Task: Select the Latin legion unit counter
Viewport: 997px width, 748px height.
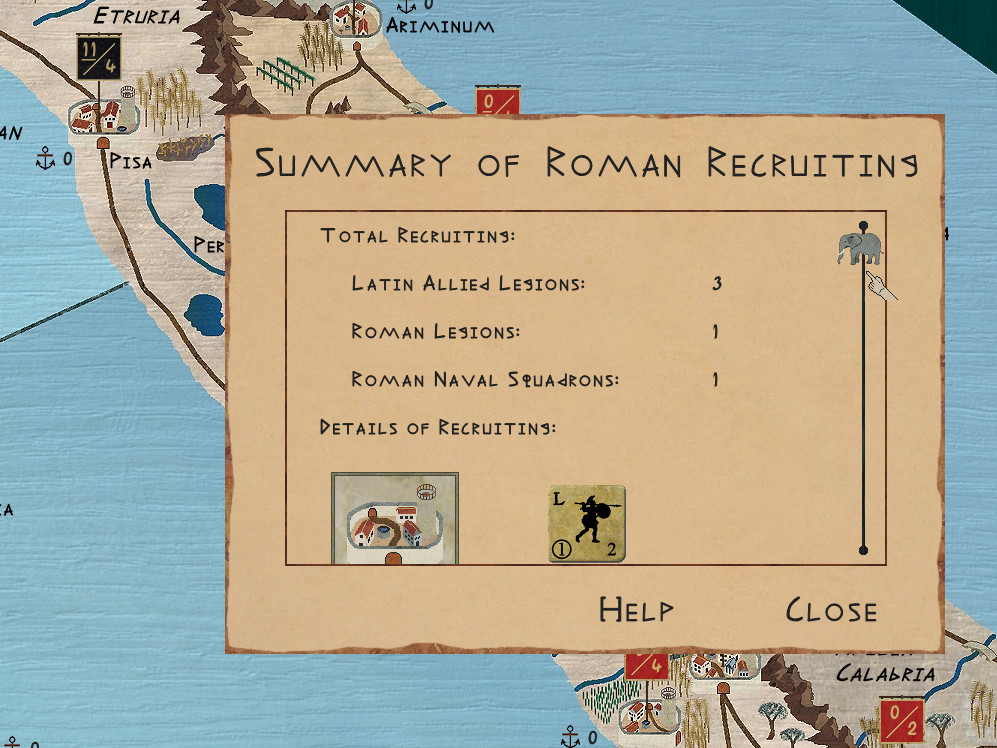Action: (x=587, y=524)
